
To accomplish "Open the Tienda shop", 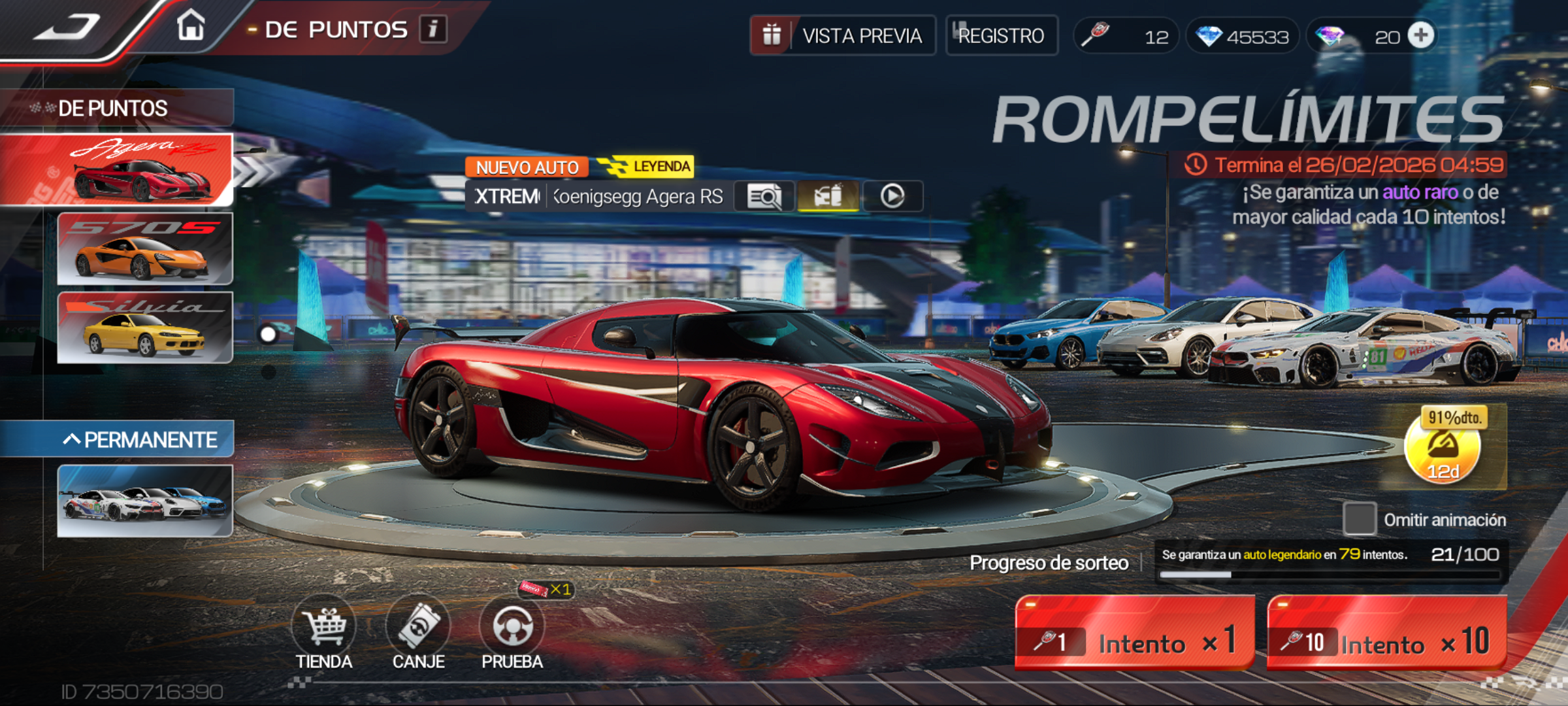I will (x=324, y=633).
